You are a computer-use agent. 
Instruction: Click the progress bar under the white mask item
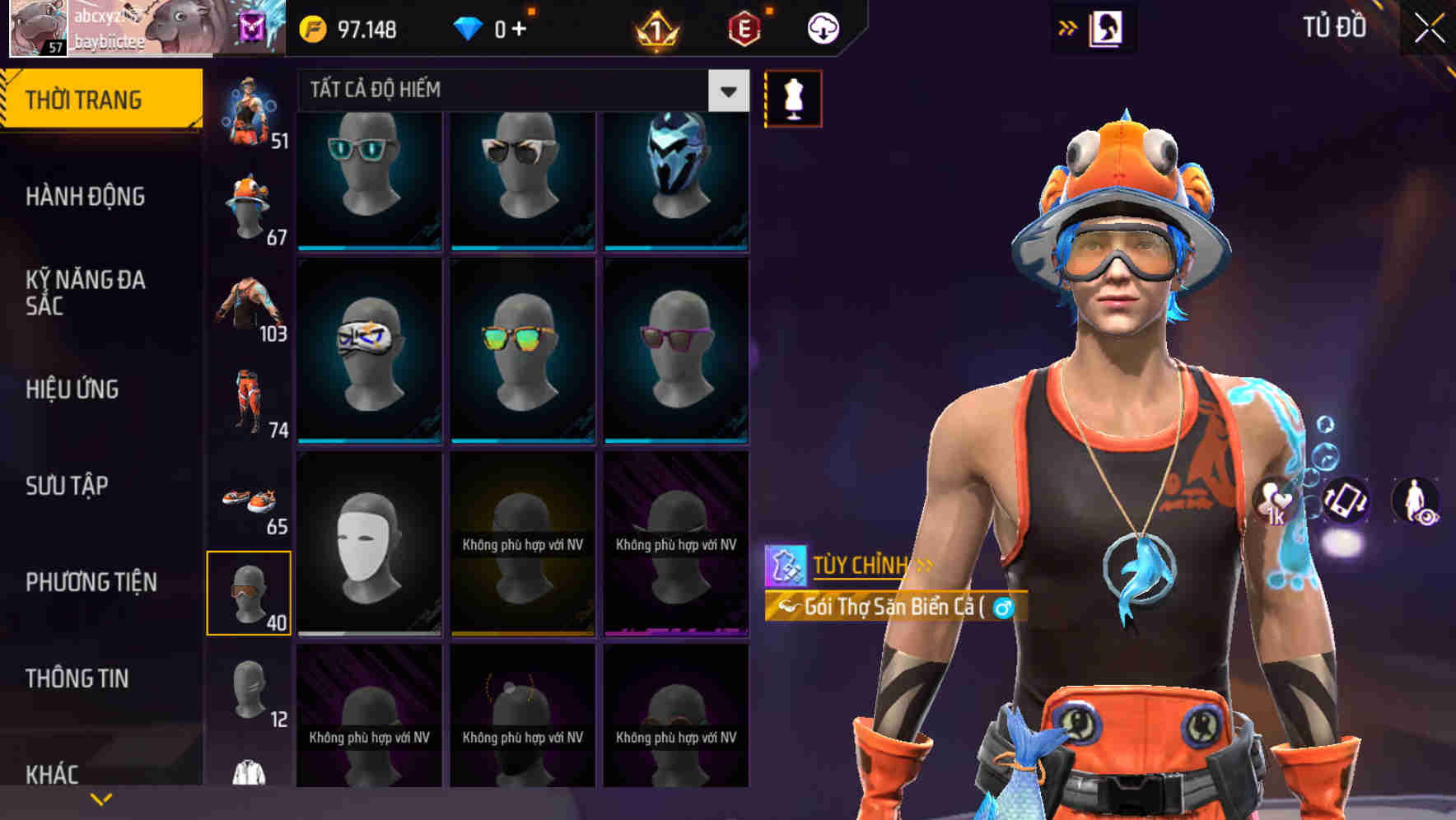(368, 632)
